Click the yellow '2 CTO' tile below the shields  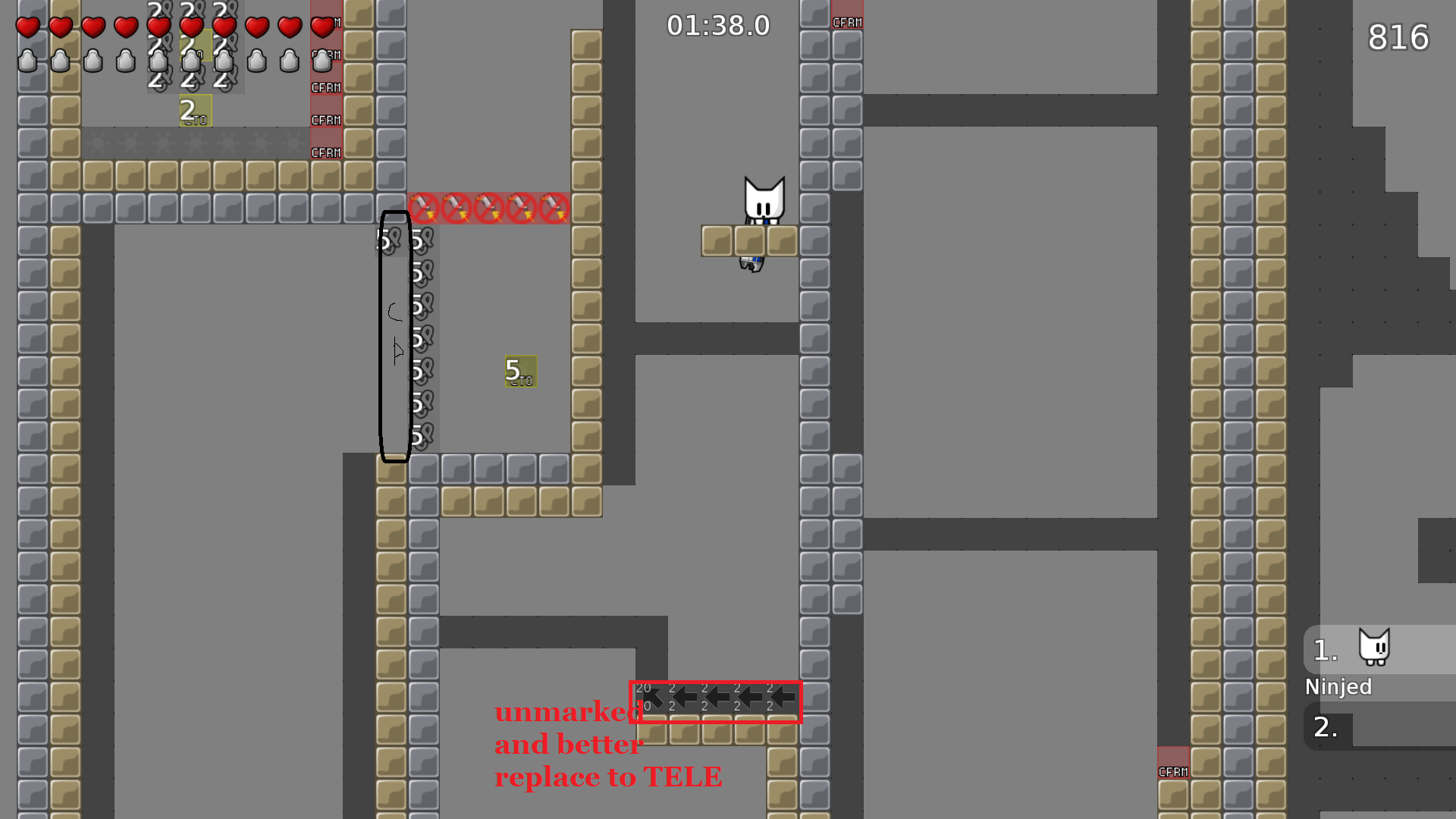pos(194,111)
